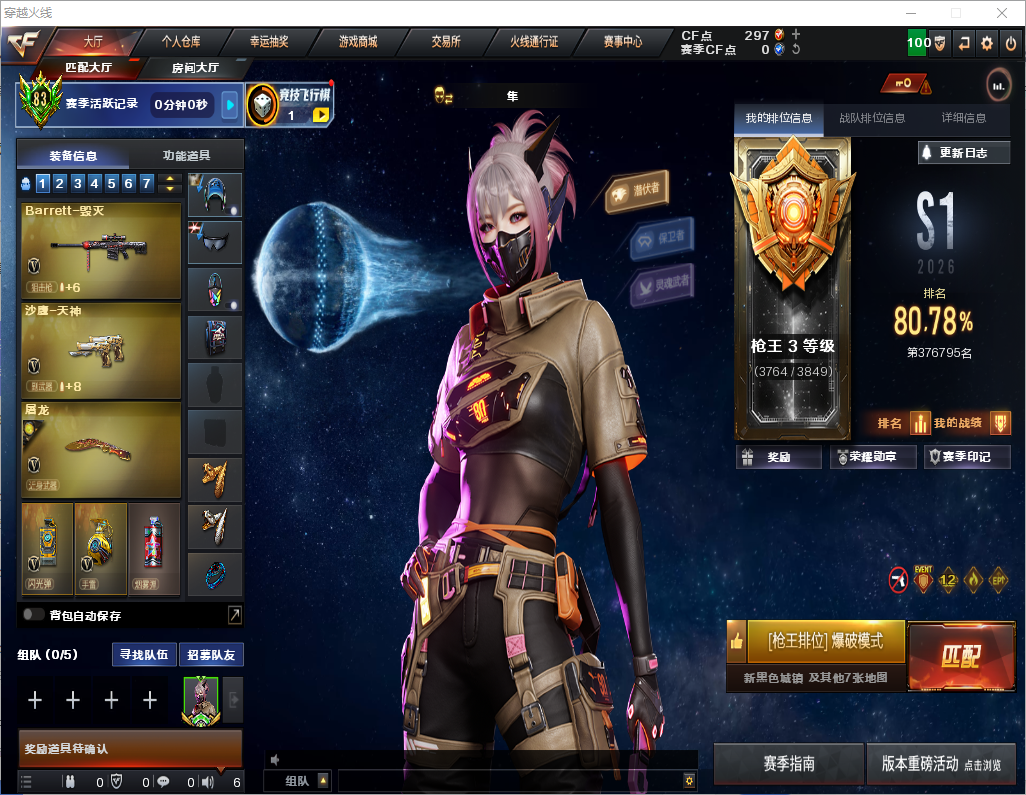Select the 沙鹰-天神 pistol slot
The width and height of the screenshot is (1026, 795).
(100, 350)
